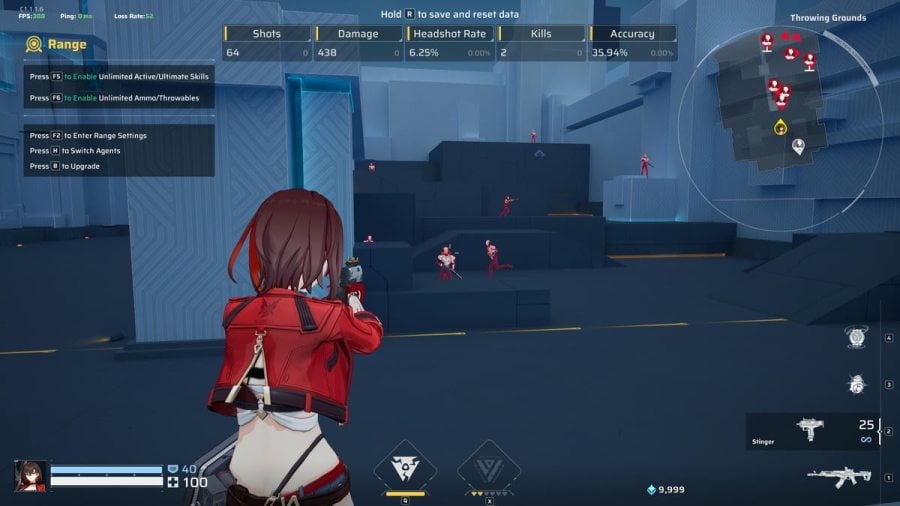This screenshot has height=506, width=900.
Task: Click the agent portrait in the corner
Action: point(30,475)
